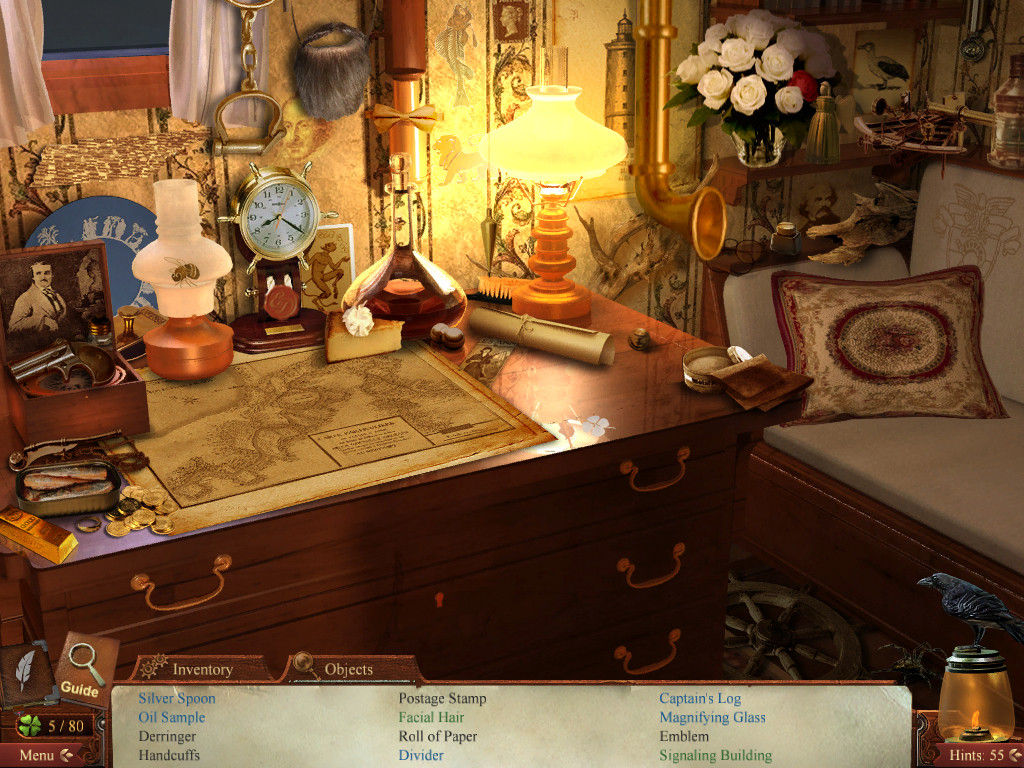Select Divider in the object list
Image resolution: width=1024 pixels, height=768 pixels.
coord(421,755)
